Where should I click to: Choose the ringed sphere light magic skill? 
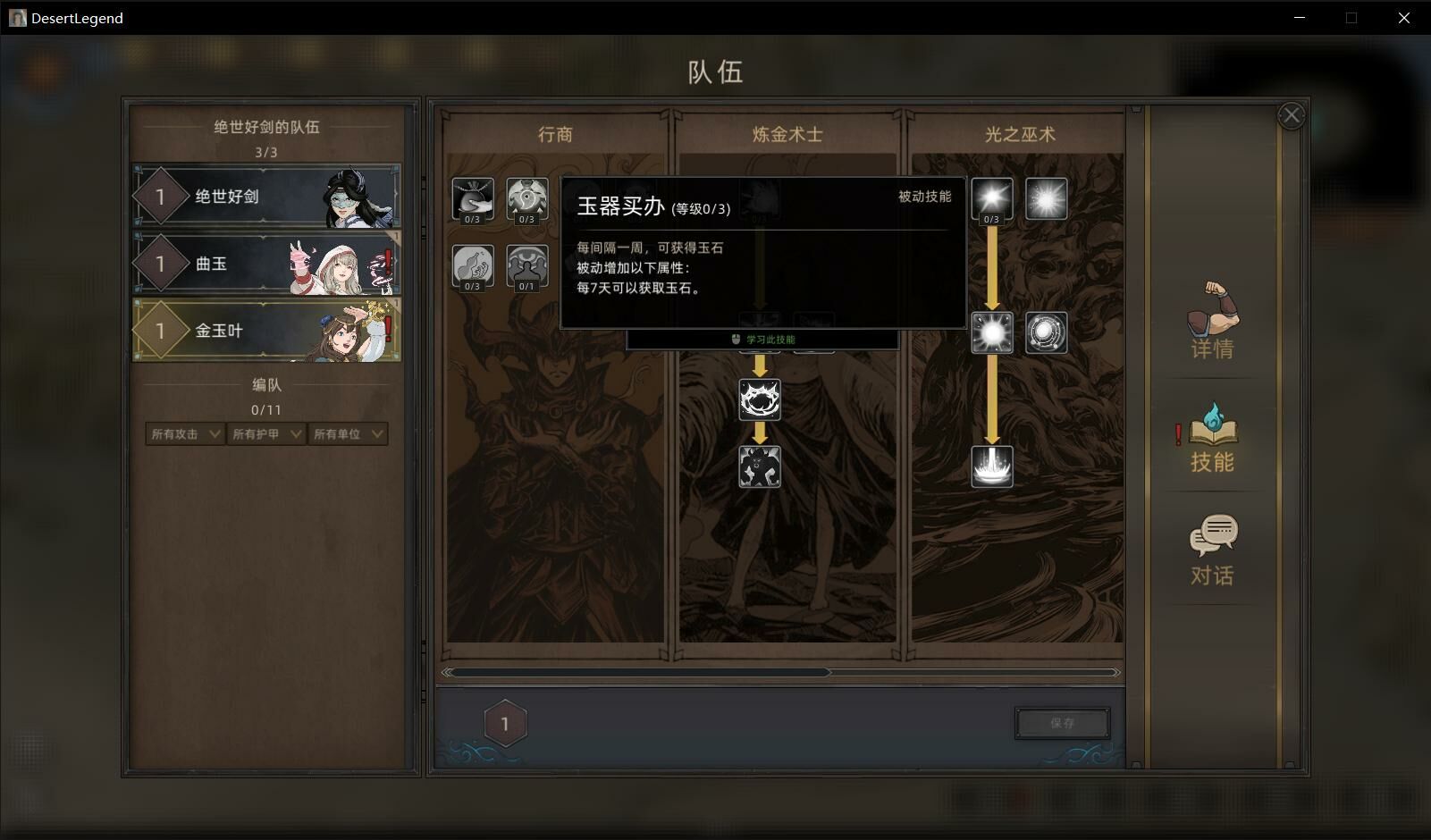pos(1046,332)
